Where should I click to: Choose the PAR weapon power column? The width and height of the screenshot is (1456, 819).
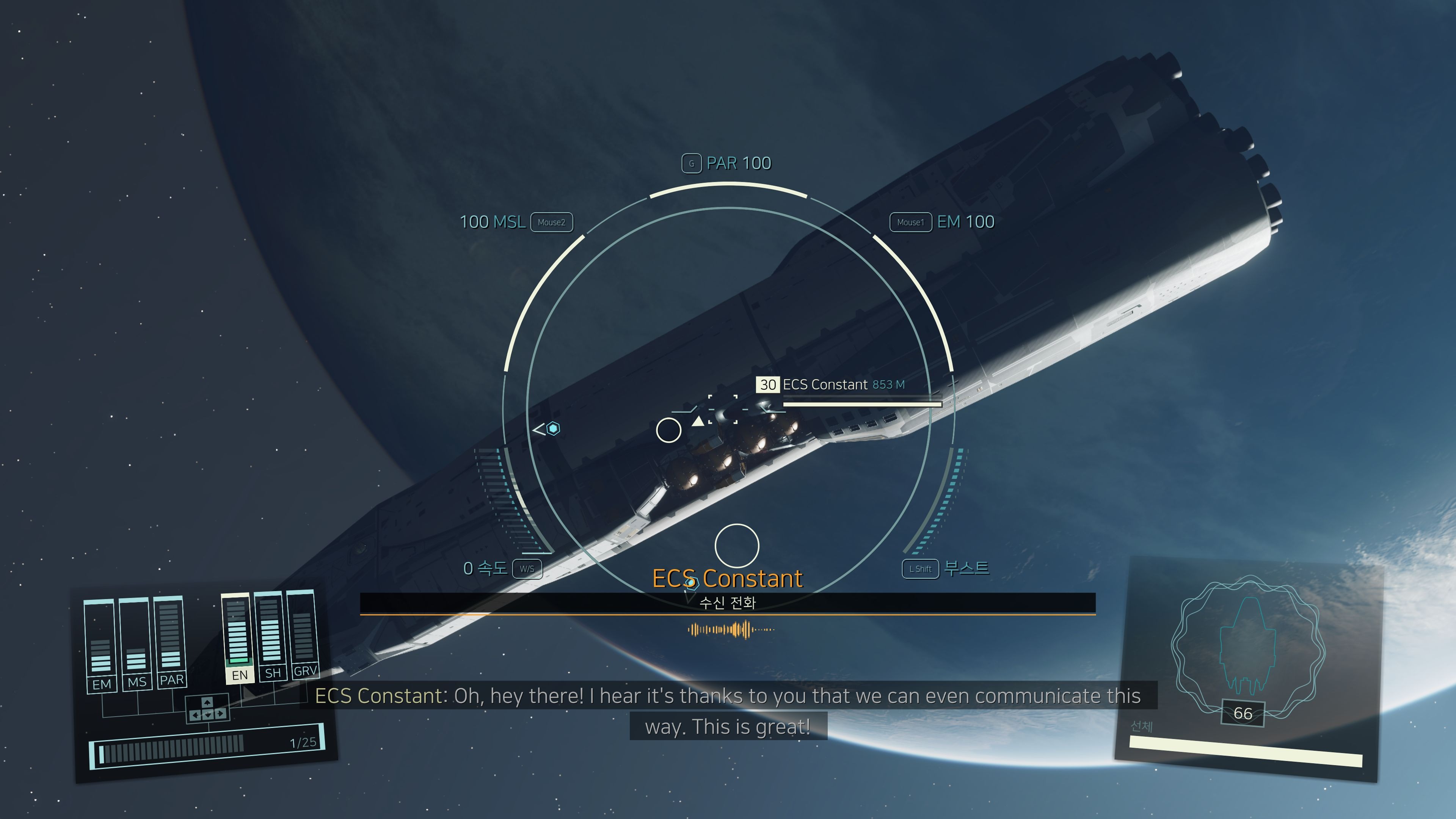[170, 639]
